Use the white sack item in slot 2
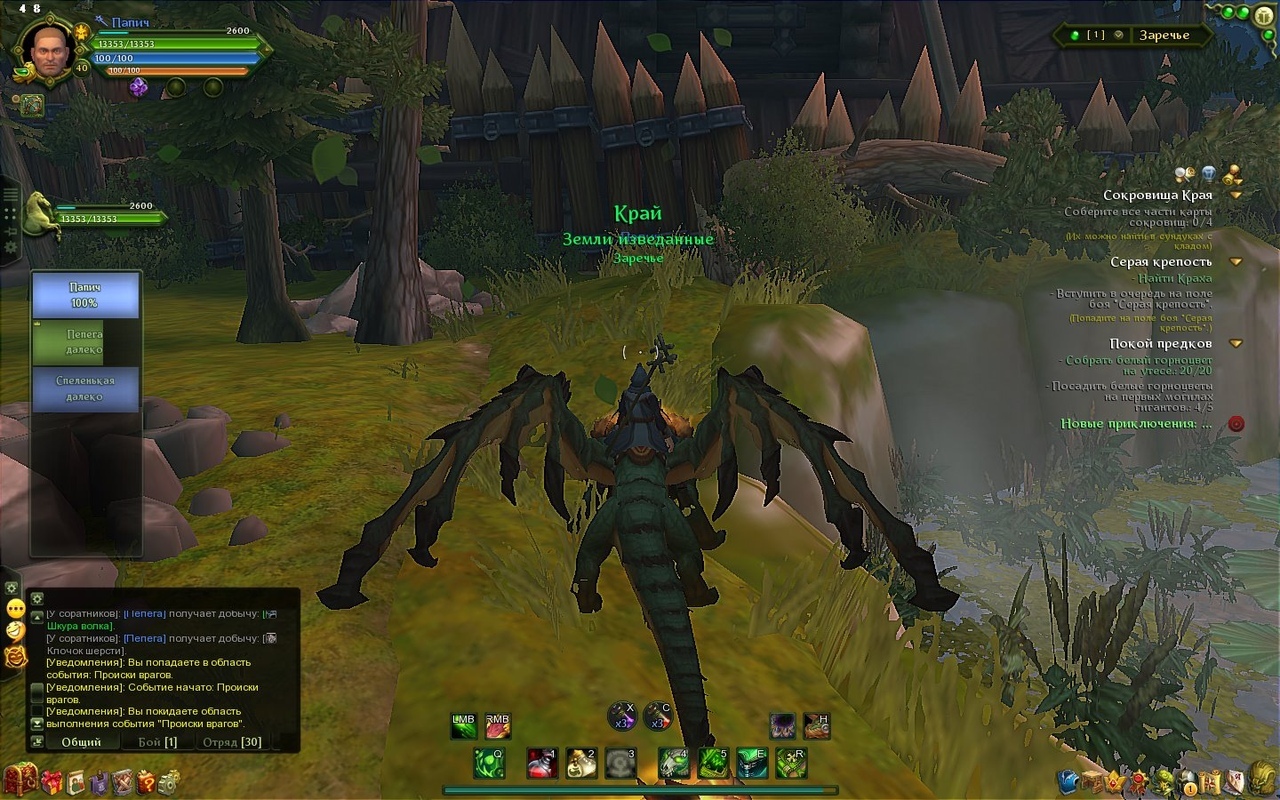The height and width of the screenshot is (800, 1280). (x=581, y=763)
